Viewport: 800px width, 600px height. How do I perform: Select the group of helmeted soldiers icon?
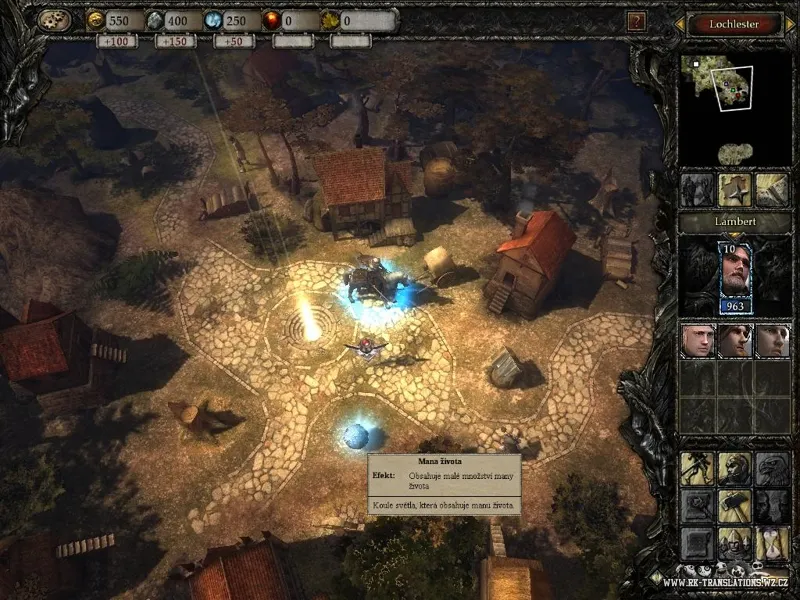point(735,543)
